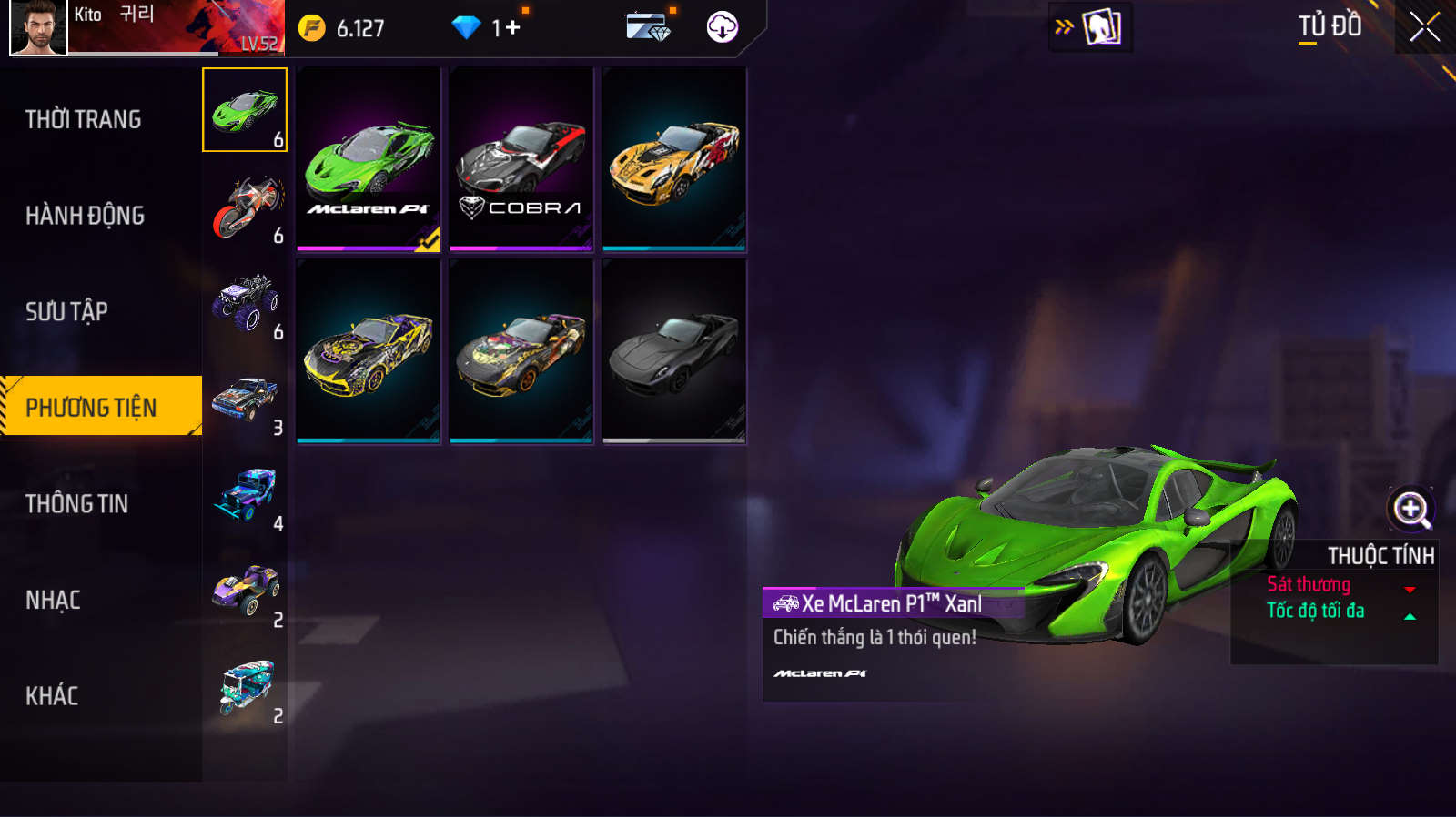Choose the Khác category
Viewport: 1456px width, 819px height.
[52, 696]
